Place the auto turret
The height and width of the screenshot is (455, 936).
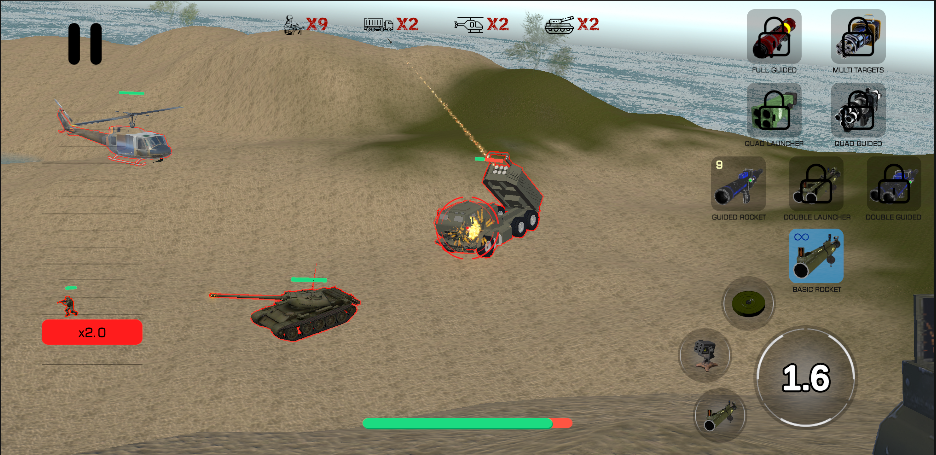click(x=705, y=354)
